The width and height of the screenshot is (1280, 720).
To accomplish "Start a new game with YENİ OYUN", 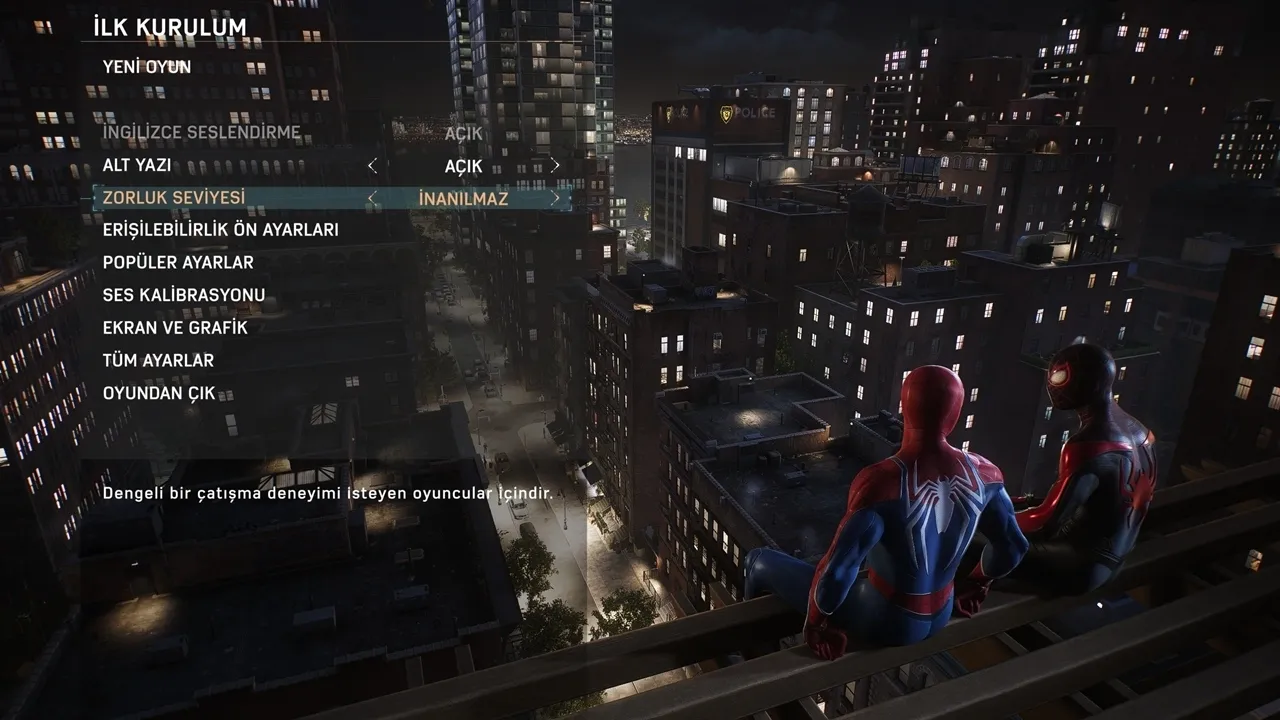I will [146, 67].
